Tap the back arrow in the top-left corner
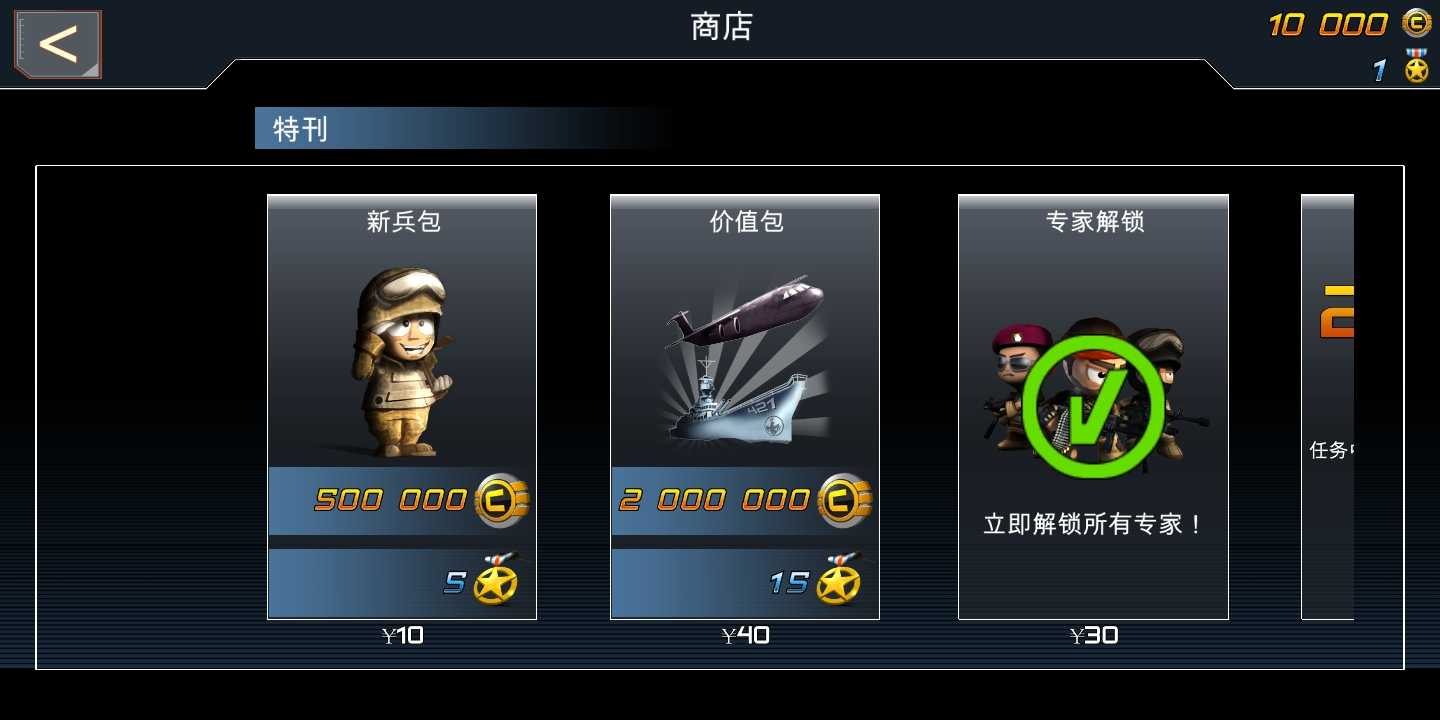The height and width of the screenshot is (720, 1440). tap(56, 44)
